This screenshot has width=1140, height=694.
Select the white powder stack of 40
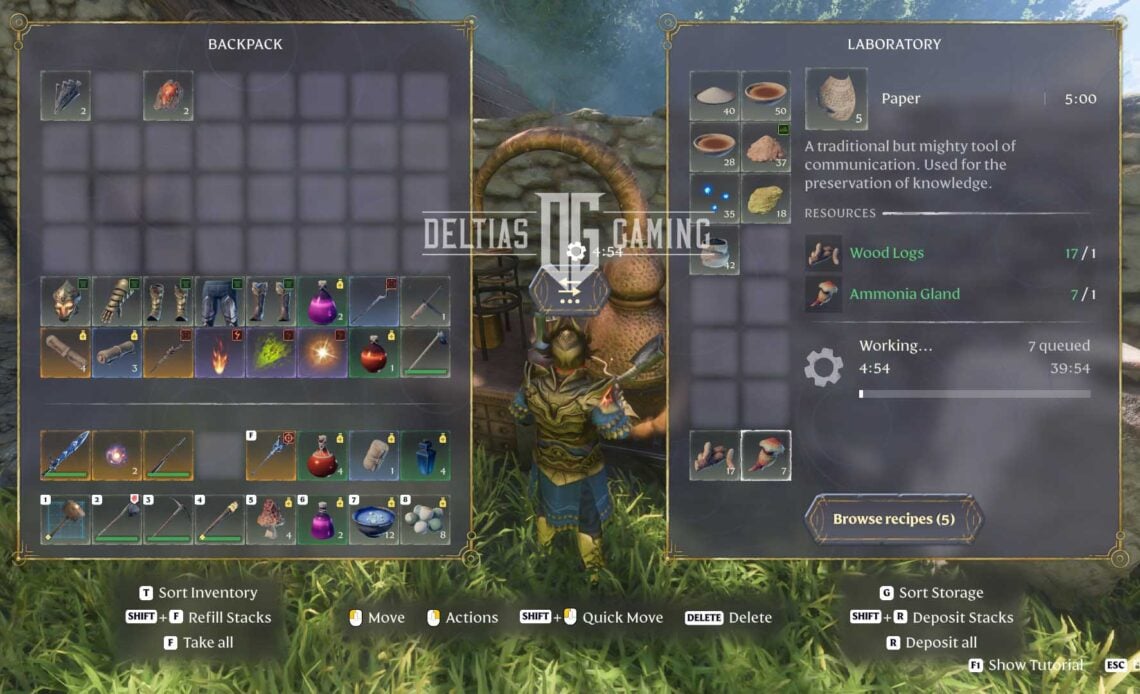(715, 96)
